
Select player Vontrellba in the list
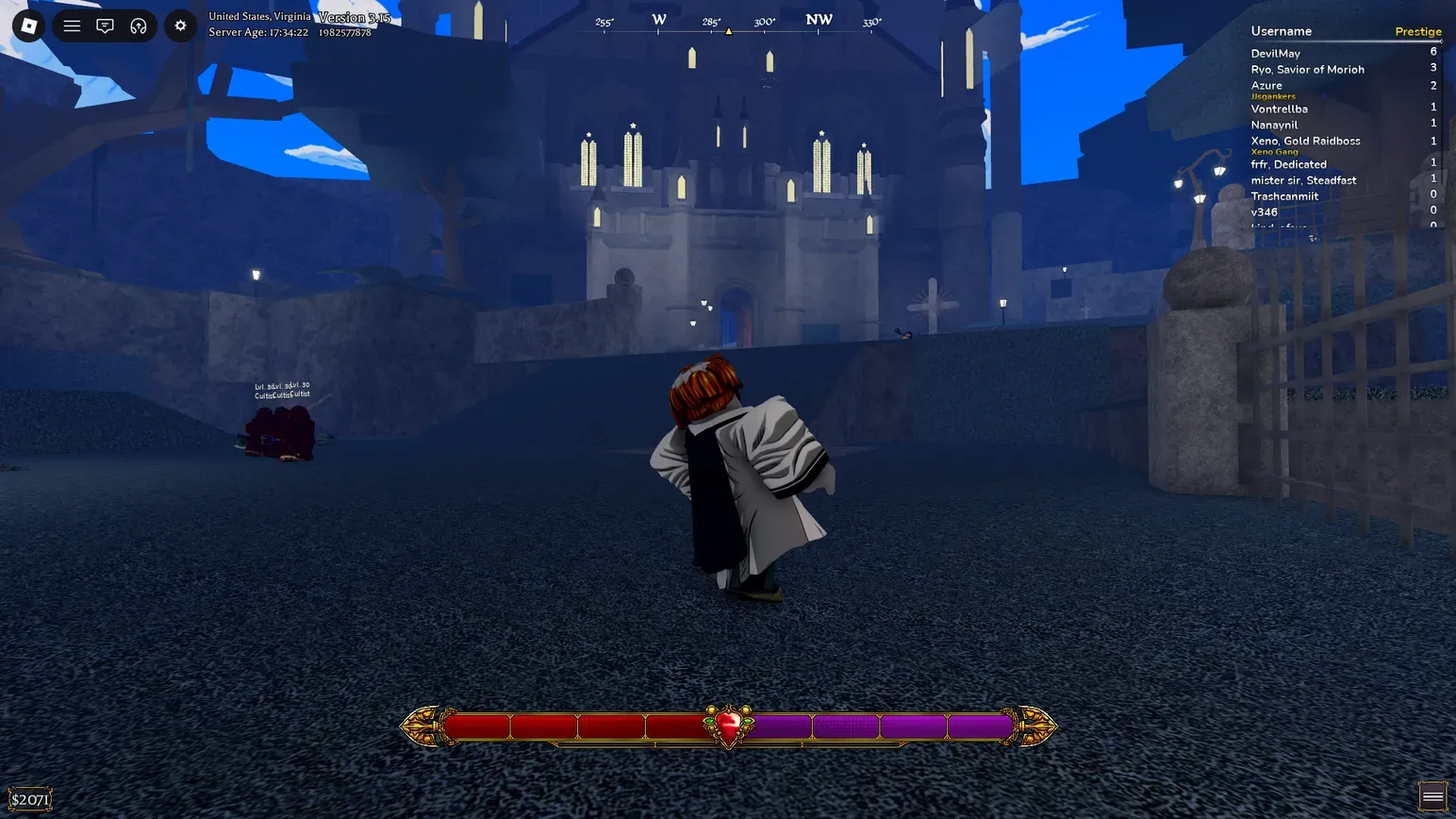(x=1279, y=109)
